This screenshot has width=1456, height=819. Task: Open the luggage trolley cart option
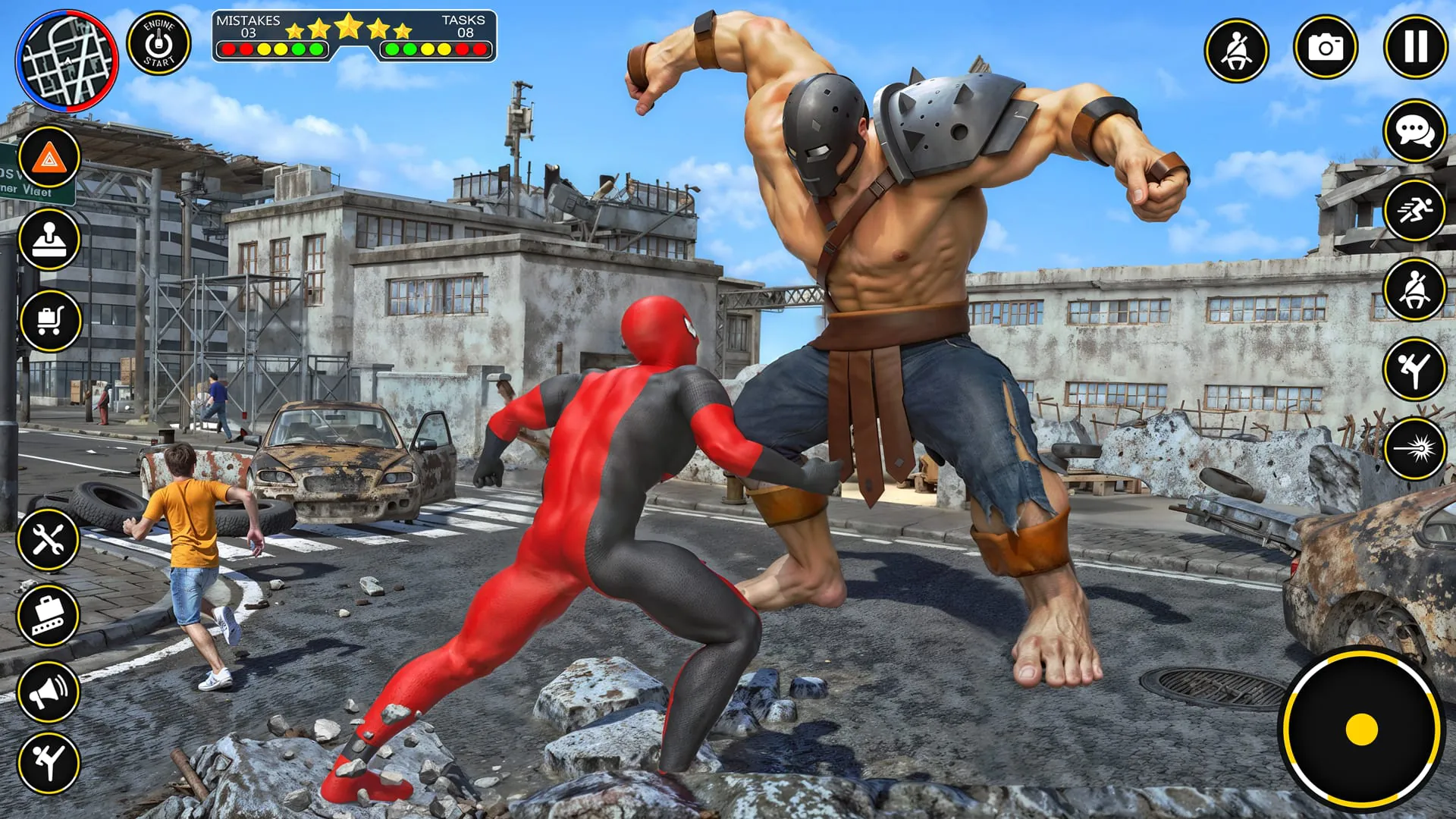tap(50, 321)
